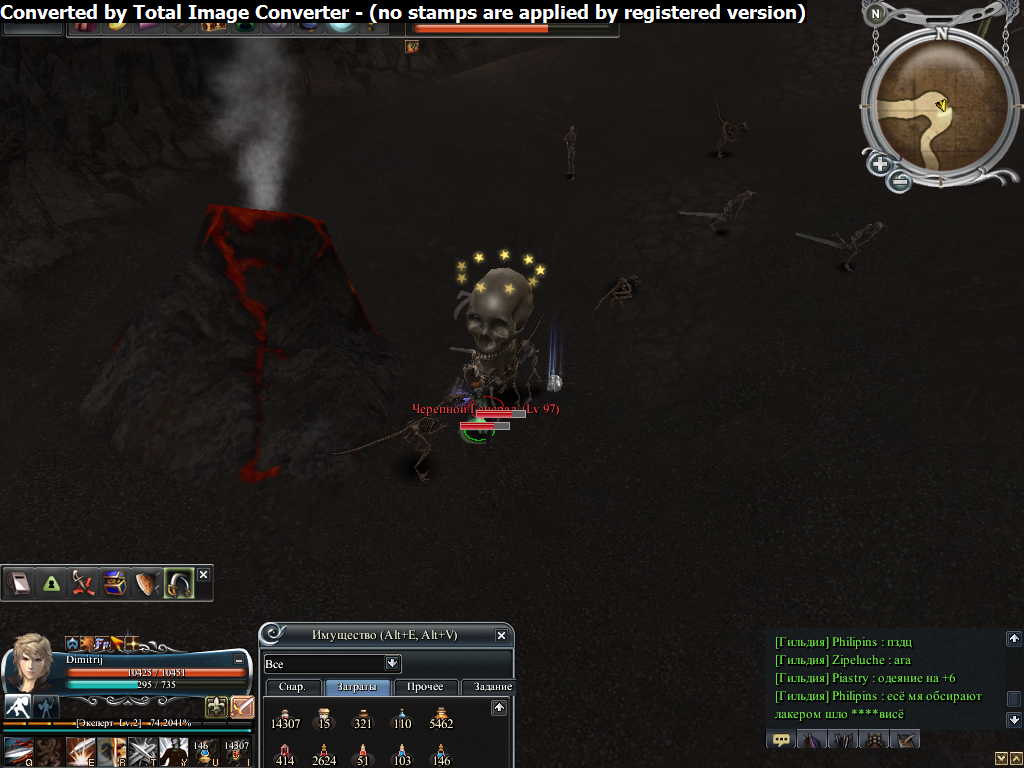
Task: Select the Затраты tab
Action: pos(357,687)
